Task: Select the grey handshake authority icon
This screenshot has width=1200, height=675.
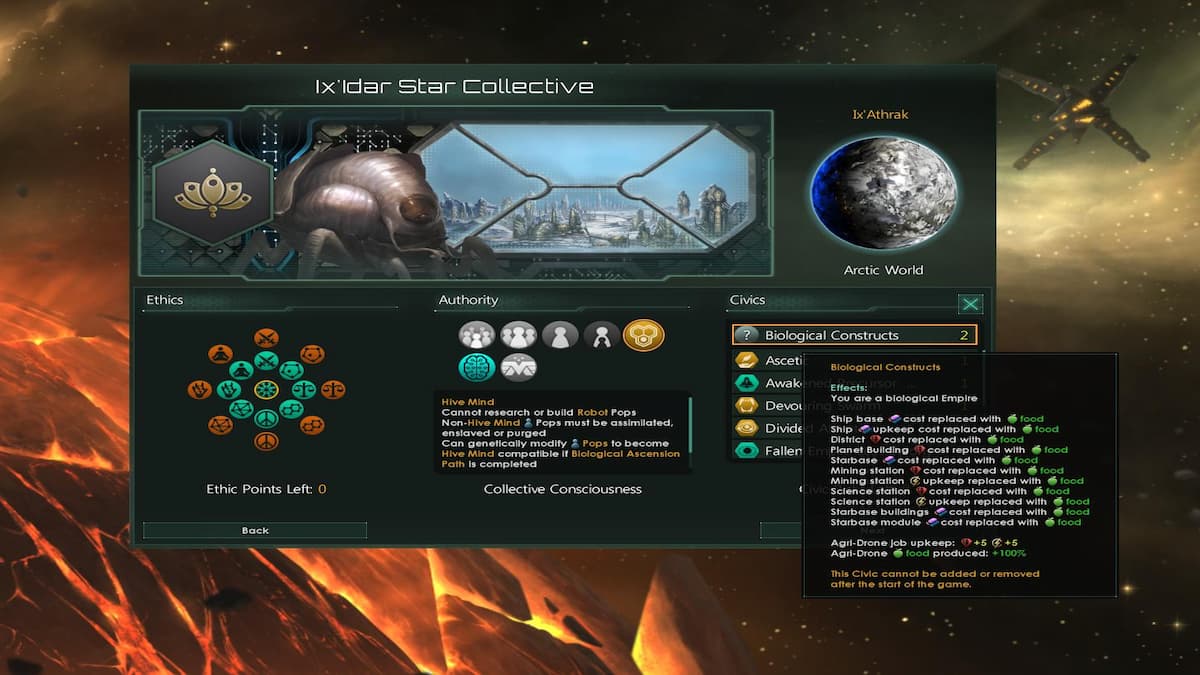Action: [519, 367]
